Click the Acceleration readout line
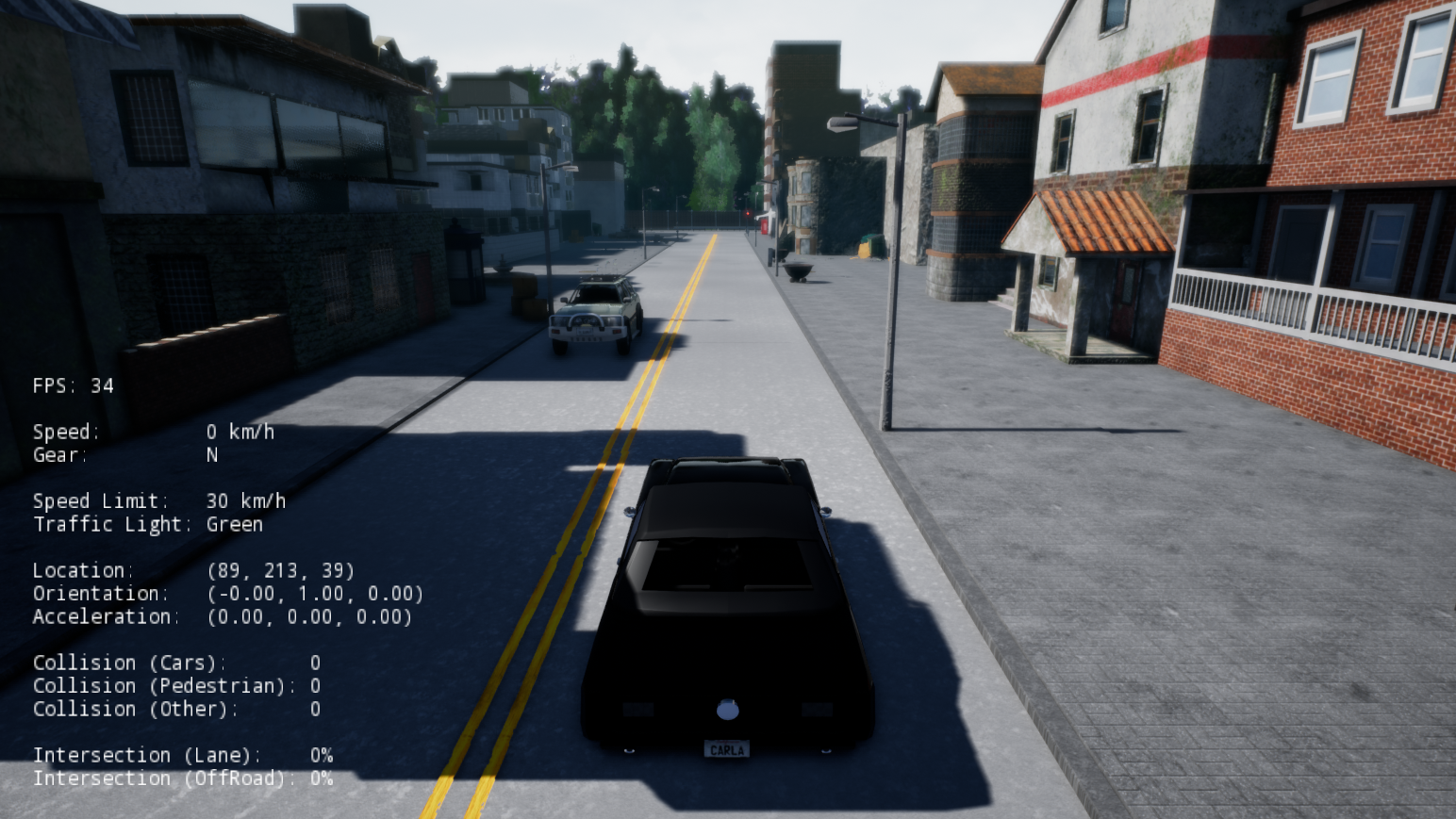This screenshot has height=819, width=1456. pos(222,617)
